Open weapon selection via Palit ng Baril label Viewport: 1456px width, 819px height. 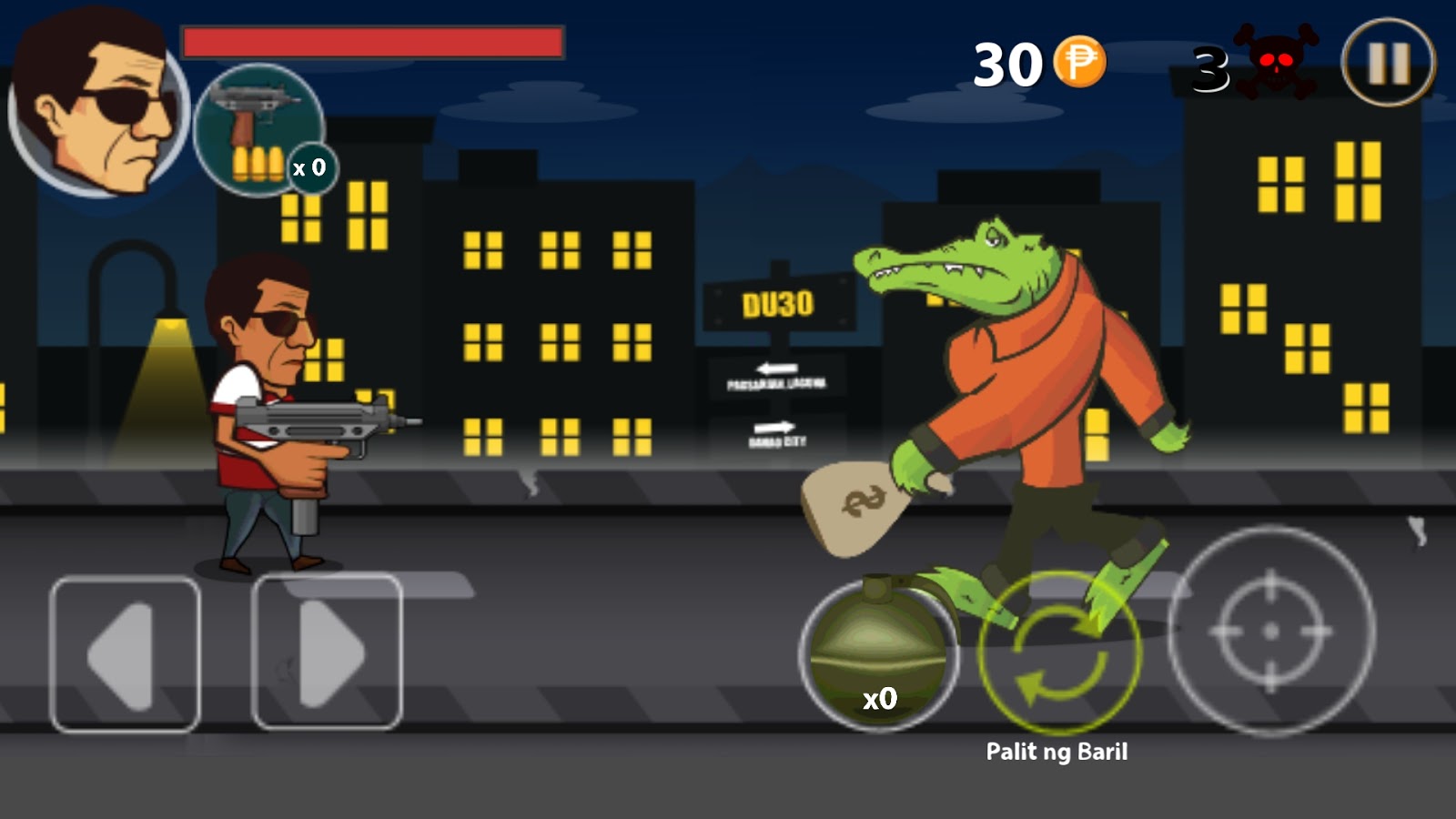(1058, 752)
